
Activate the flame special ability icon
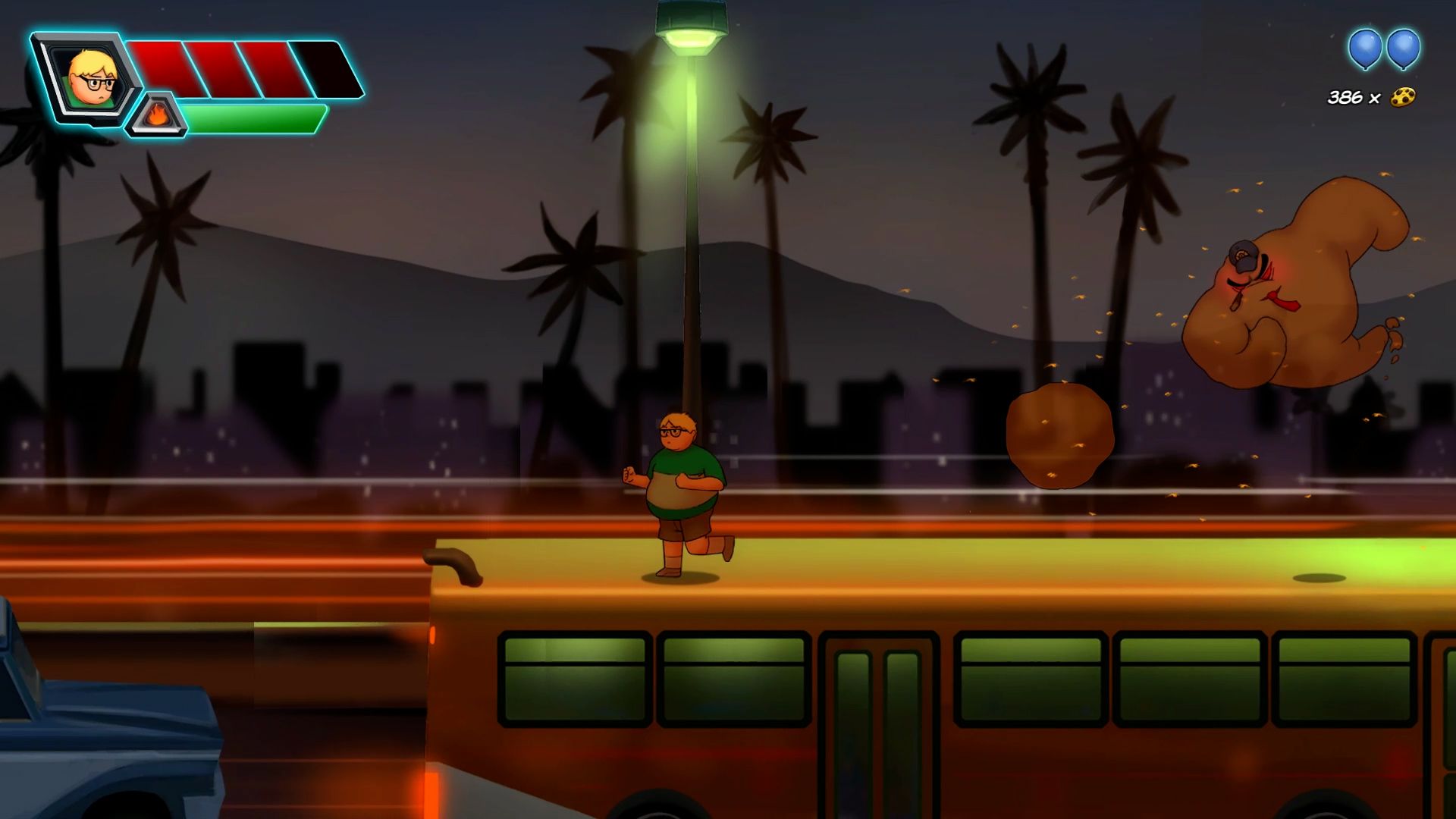(x=156, y=116)
